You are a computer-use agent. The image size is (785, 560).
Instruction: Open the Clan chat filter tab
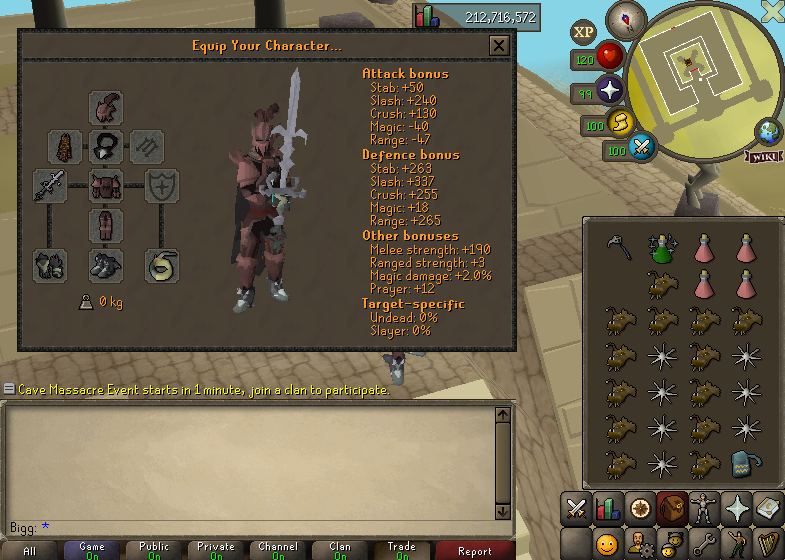[x=340, y=550]
